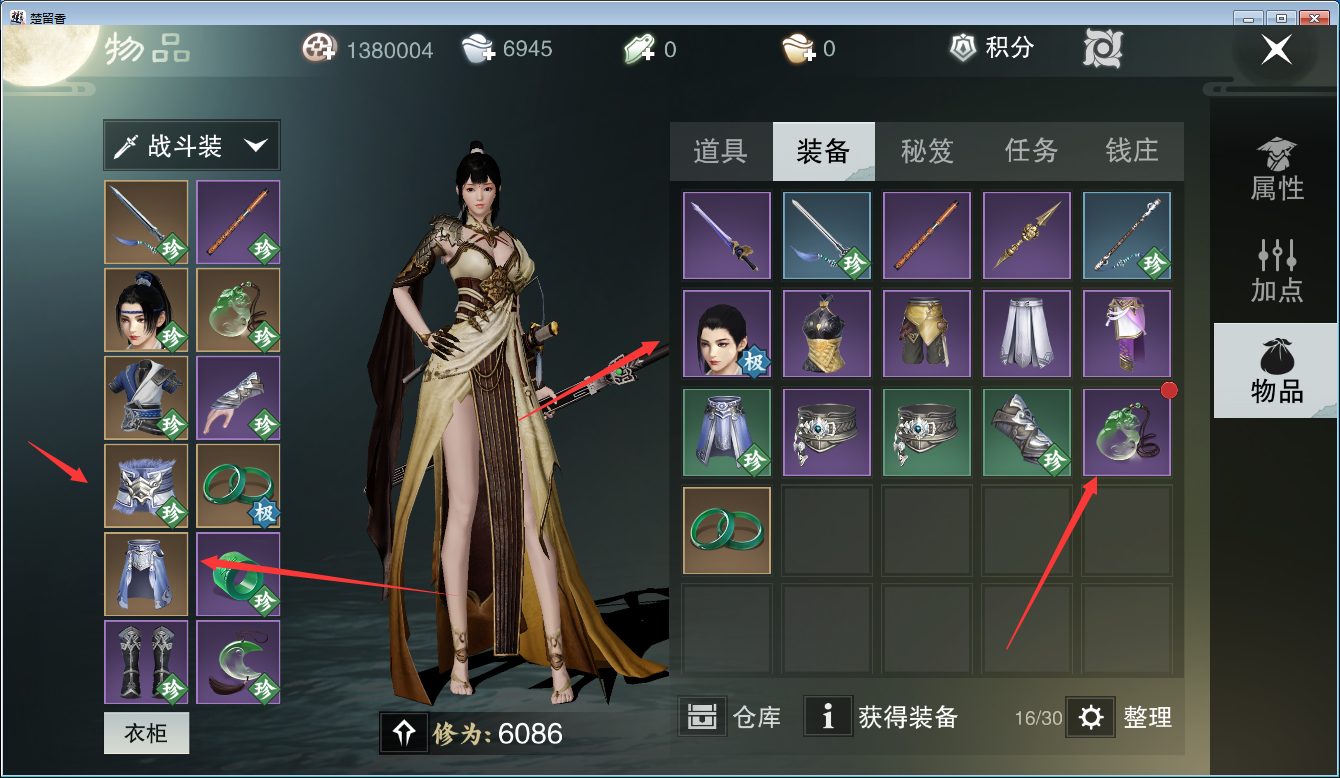
Task: Open the 钱庄 (Bank) tab
Action: pyautogui.click(x=1133, y=151)
